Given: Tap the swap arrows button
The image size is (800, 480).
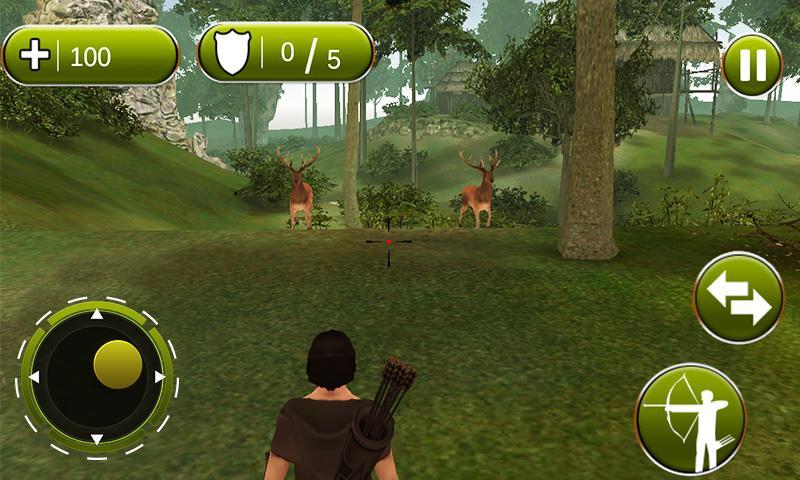Looking at the screenshot, I should click(738, 298).
